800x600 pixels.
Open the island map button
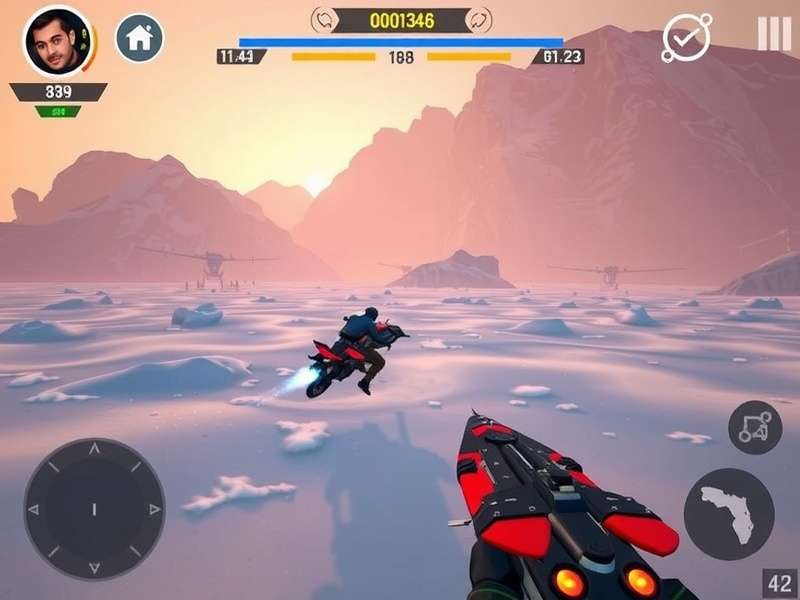point(729,514)
